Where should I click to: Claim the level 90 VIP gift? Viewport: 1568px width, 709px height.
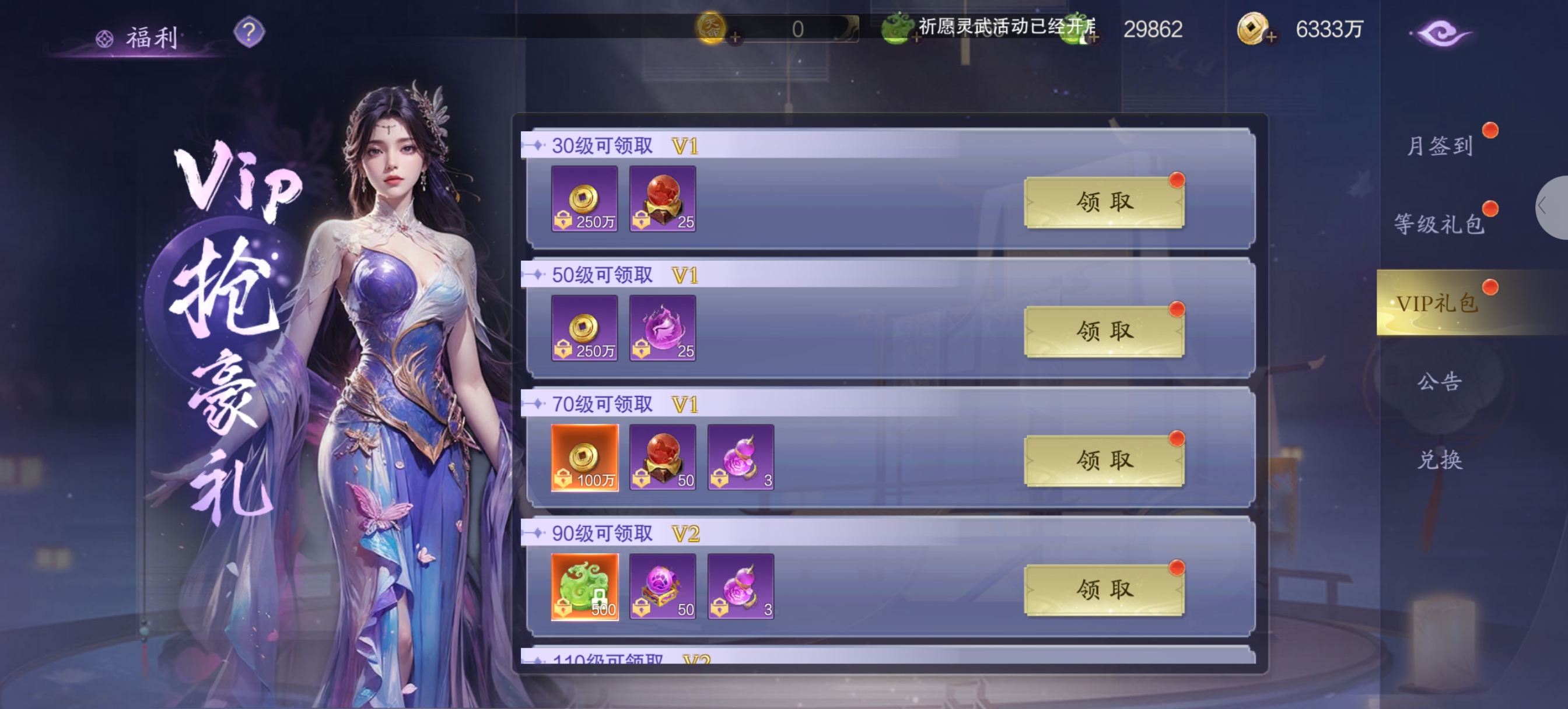(x=1104, y=589)
